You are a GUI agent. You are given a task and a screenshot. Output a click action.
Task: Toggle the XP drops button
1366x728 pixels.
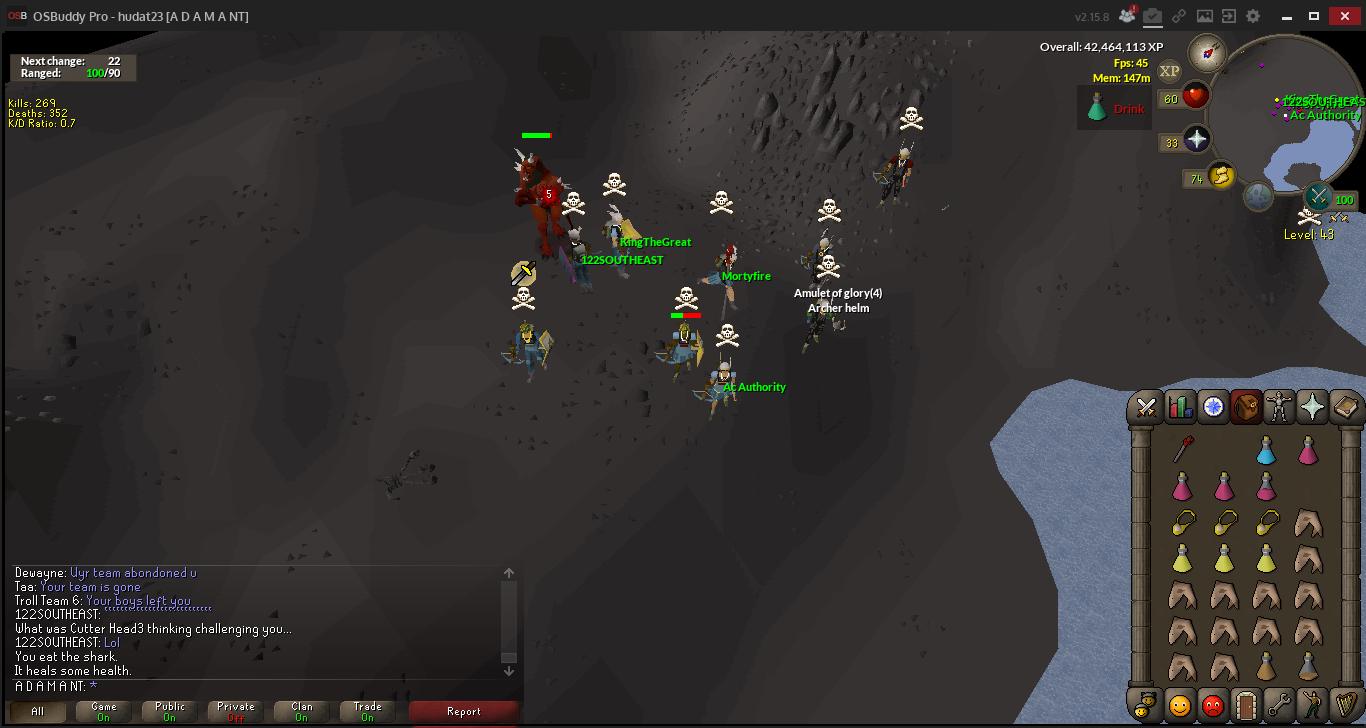coord(1169,71)
